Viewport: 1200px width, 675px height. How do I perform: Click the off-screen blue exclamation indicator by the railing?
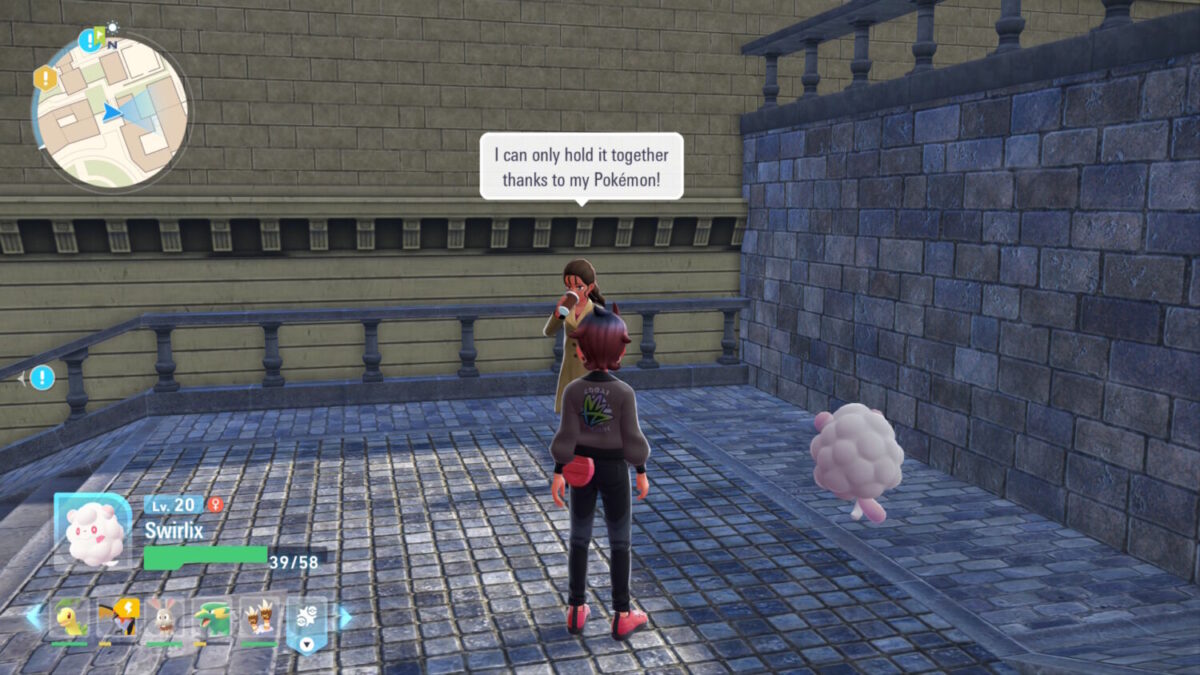(x=41, y=378)
